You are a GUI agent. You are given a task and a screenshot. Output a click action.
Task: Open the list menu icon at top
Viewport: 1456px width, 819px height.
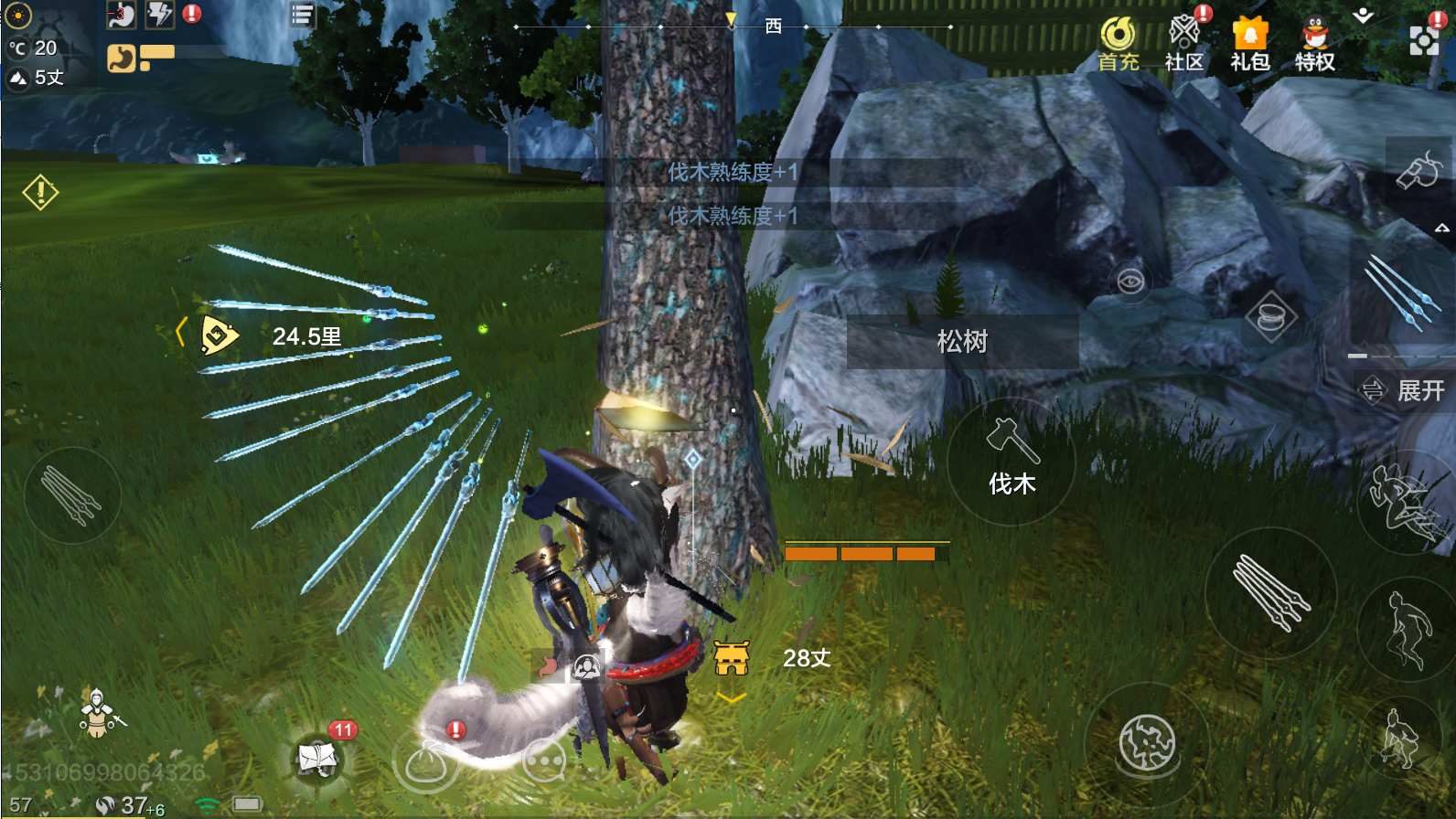pyautogui.click(x=302, y=15)
